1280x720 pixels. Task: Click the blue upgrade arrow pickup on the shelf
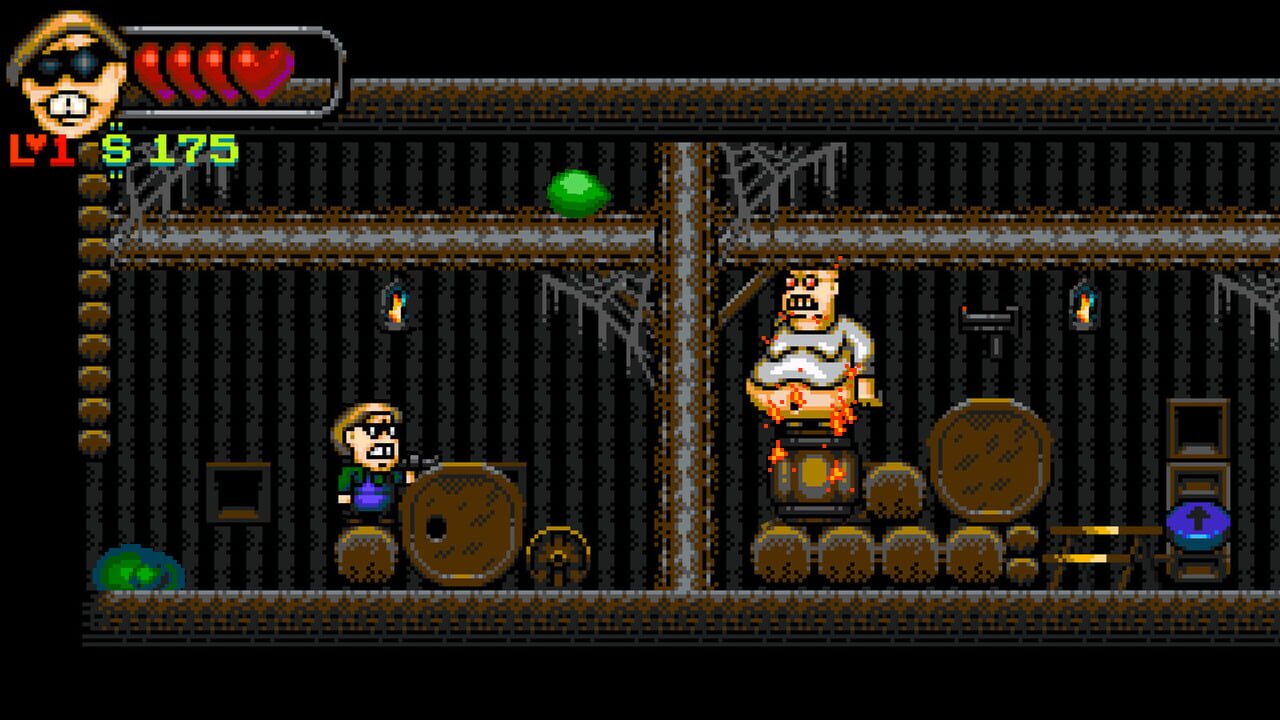1196,524
